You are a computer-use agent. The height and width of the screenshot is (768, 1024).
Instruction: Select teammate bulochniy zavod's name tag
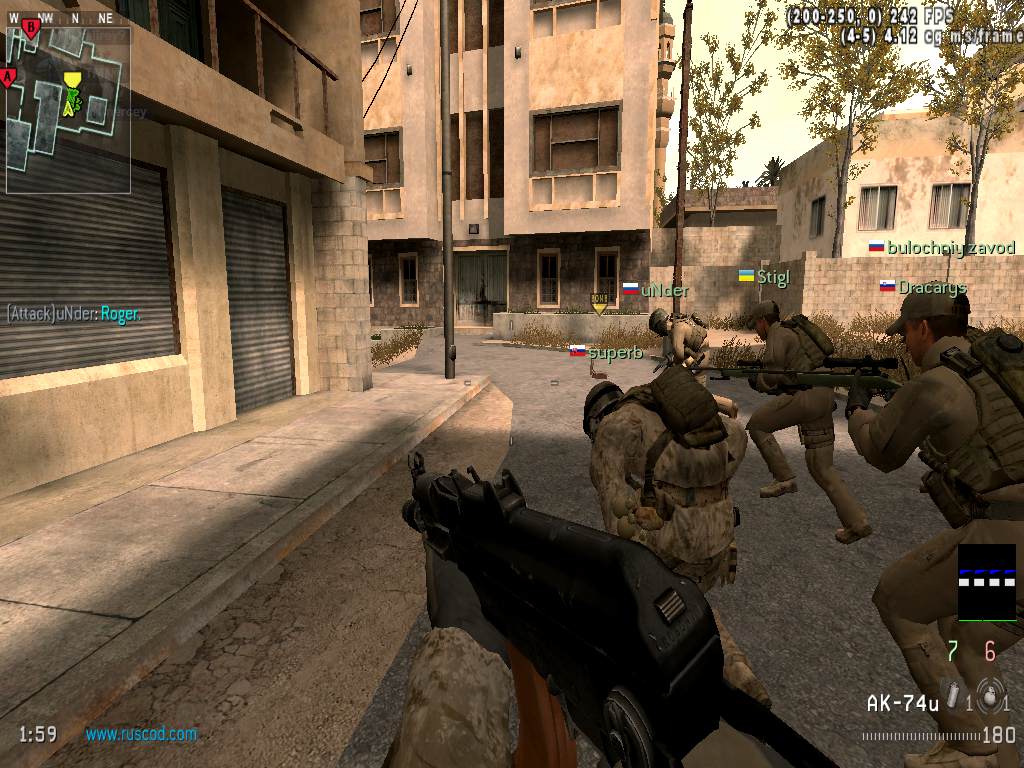click(x=951, y=248)
